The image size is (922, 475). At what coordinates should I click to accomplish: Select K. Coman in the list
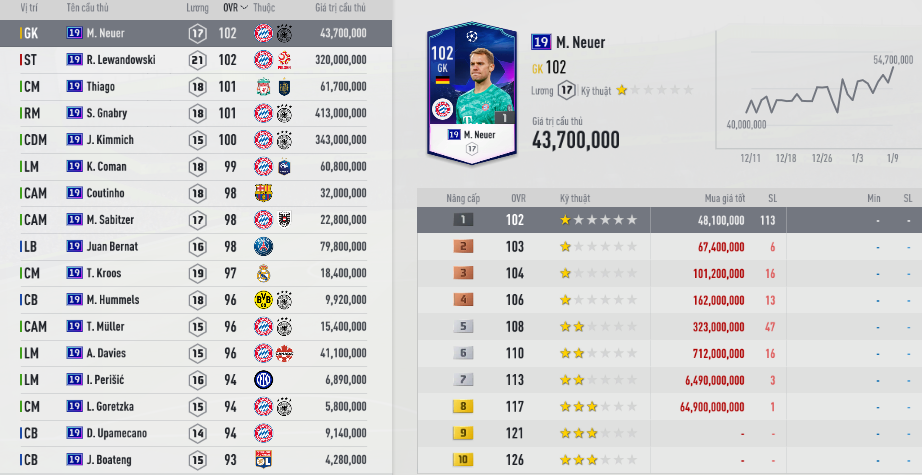click(108, 166)
